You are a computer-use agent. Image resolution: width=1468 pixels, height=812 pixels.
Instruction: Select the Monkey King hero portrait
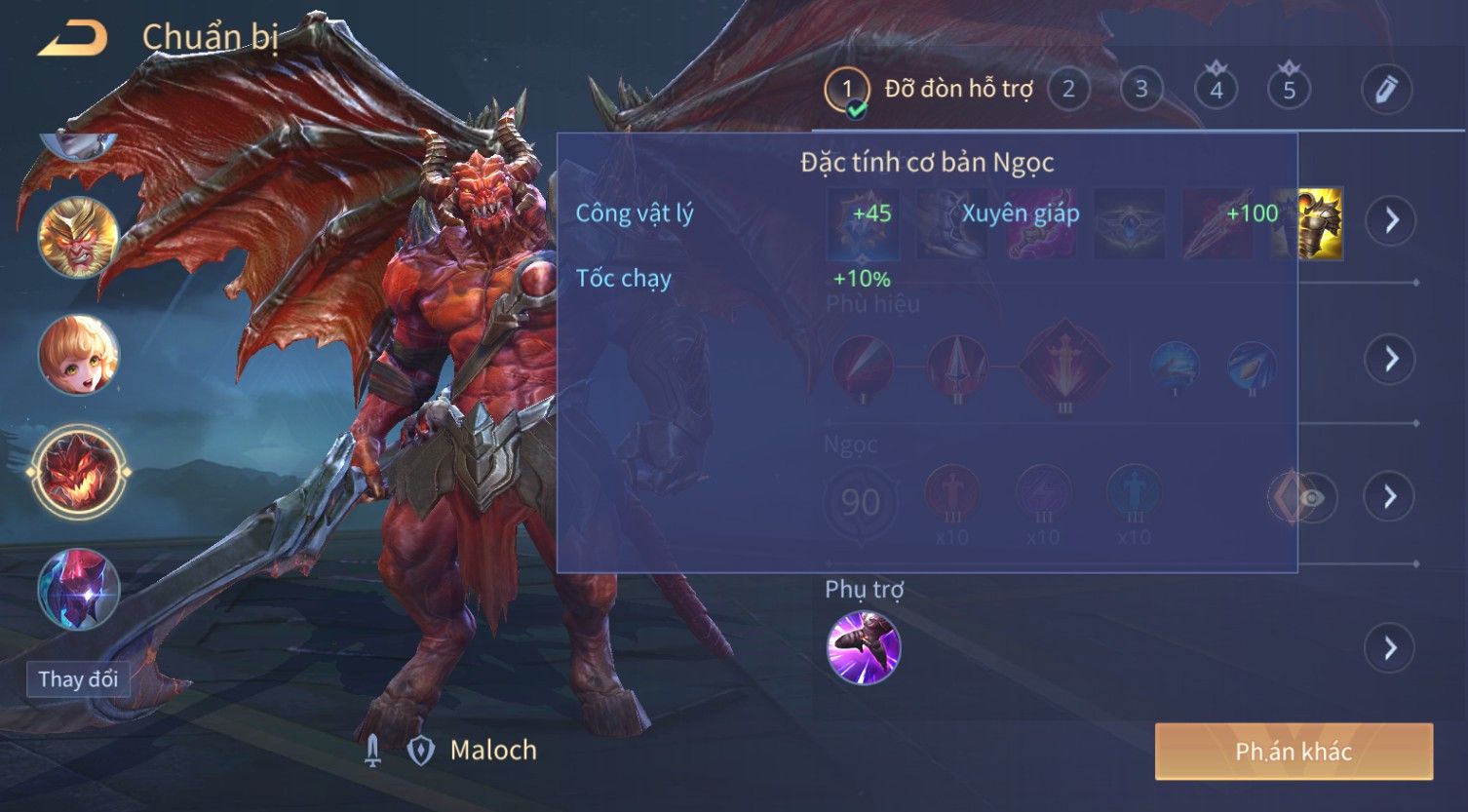(78, 237)
